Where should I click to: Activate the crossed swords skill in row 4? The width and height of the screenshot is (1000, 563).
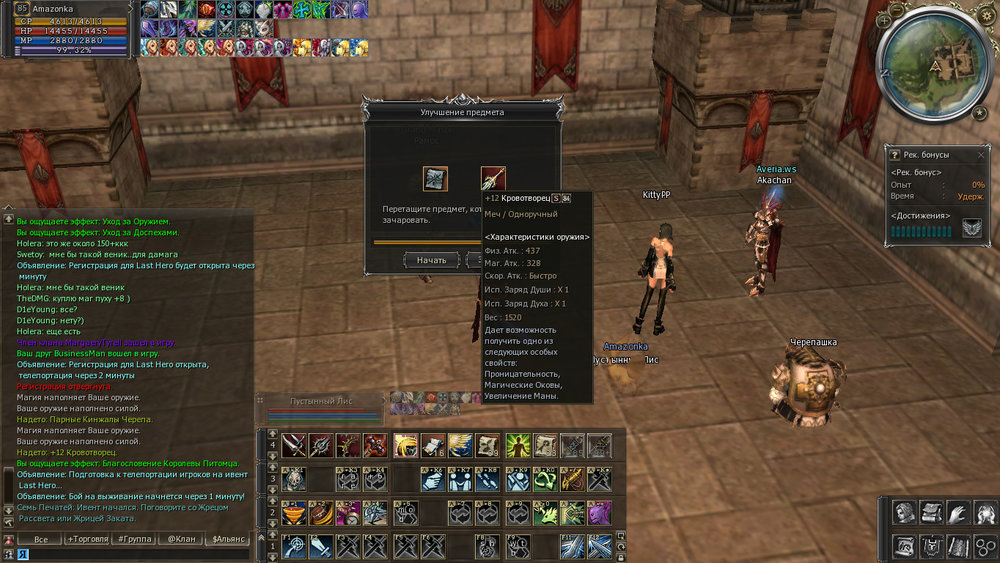[x=294, y=446]
